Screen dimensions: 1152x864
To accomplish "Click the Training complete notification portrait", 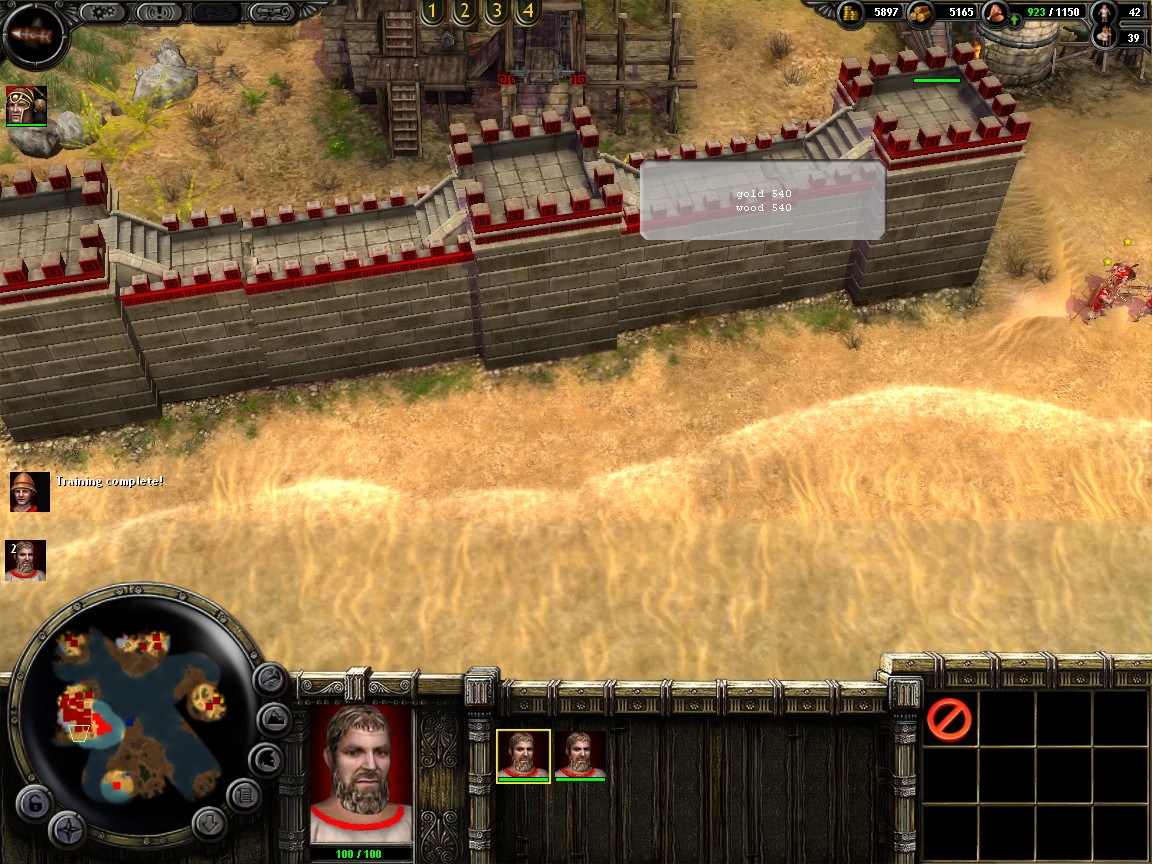I will [x=30, y=491].
